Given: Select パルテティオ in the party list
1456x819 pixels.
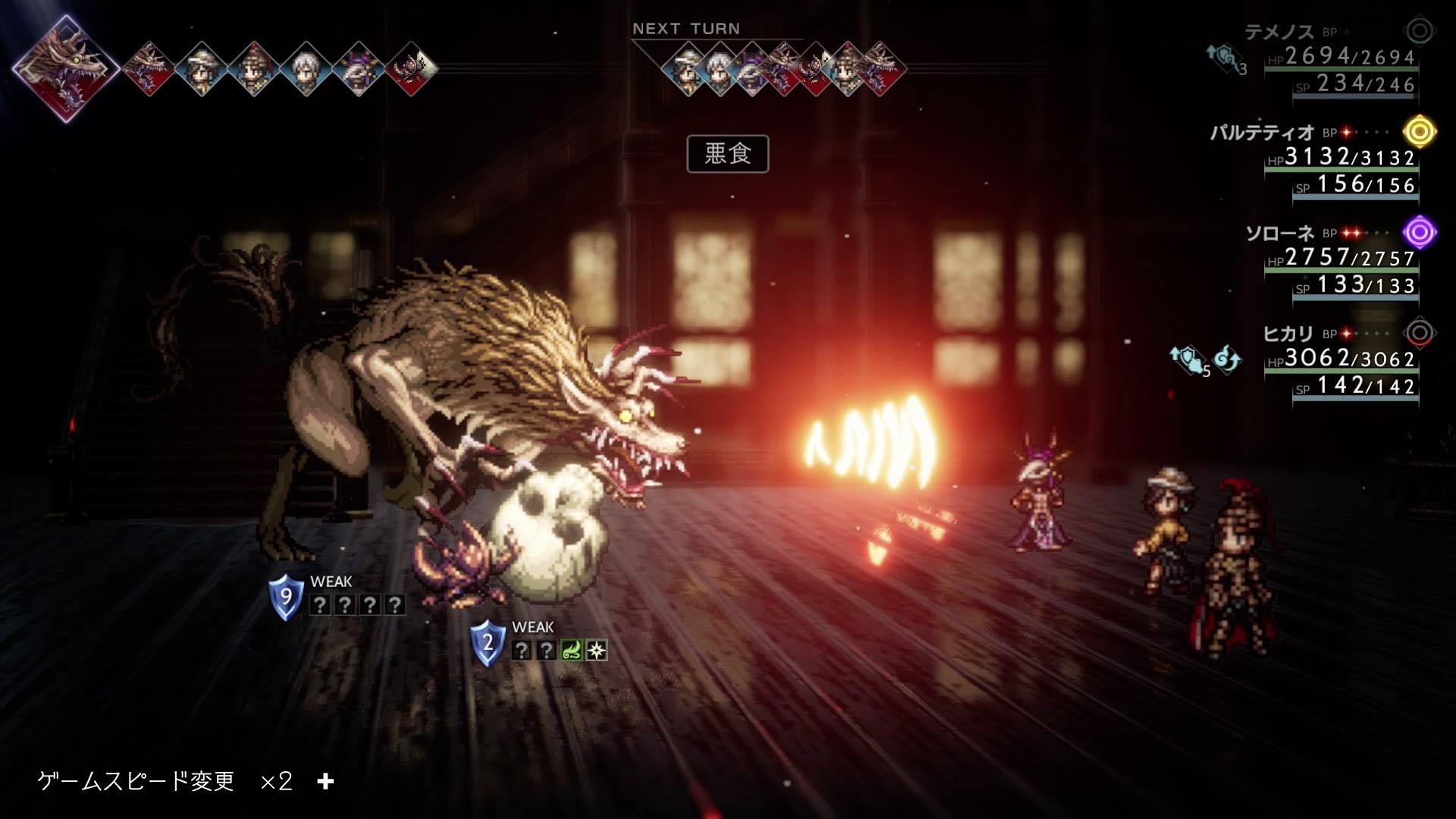Looking at the screenshot, I should (x=1261, y=133).
